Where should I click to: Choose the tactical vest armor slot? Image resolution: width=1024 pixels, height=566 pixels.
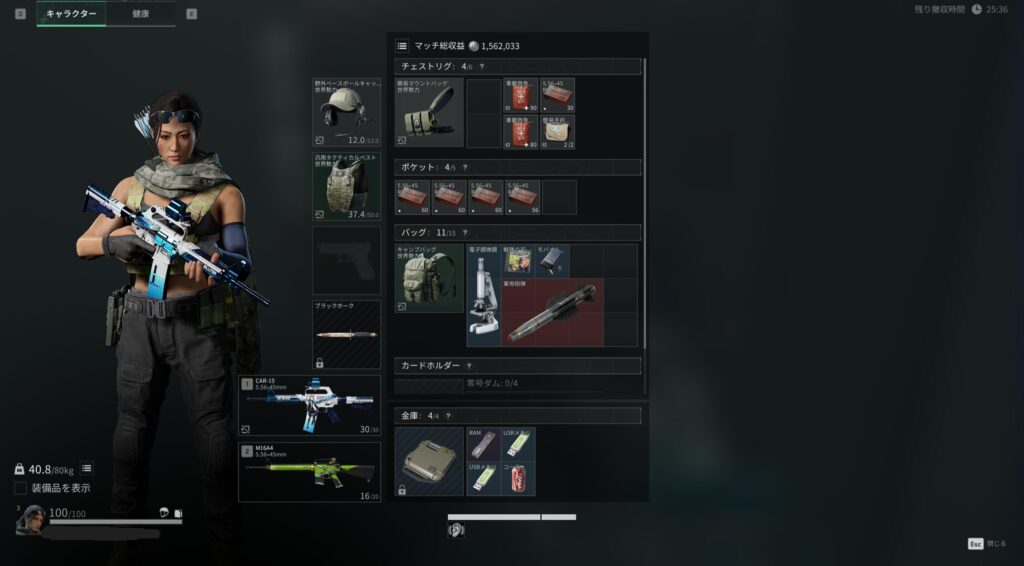(346, 186)
